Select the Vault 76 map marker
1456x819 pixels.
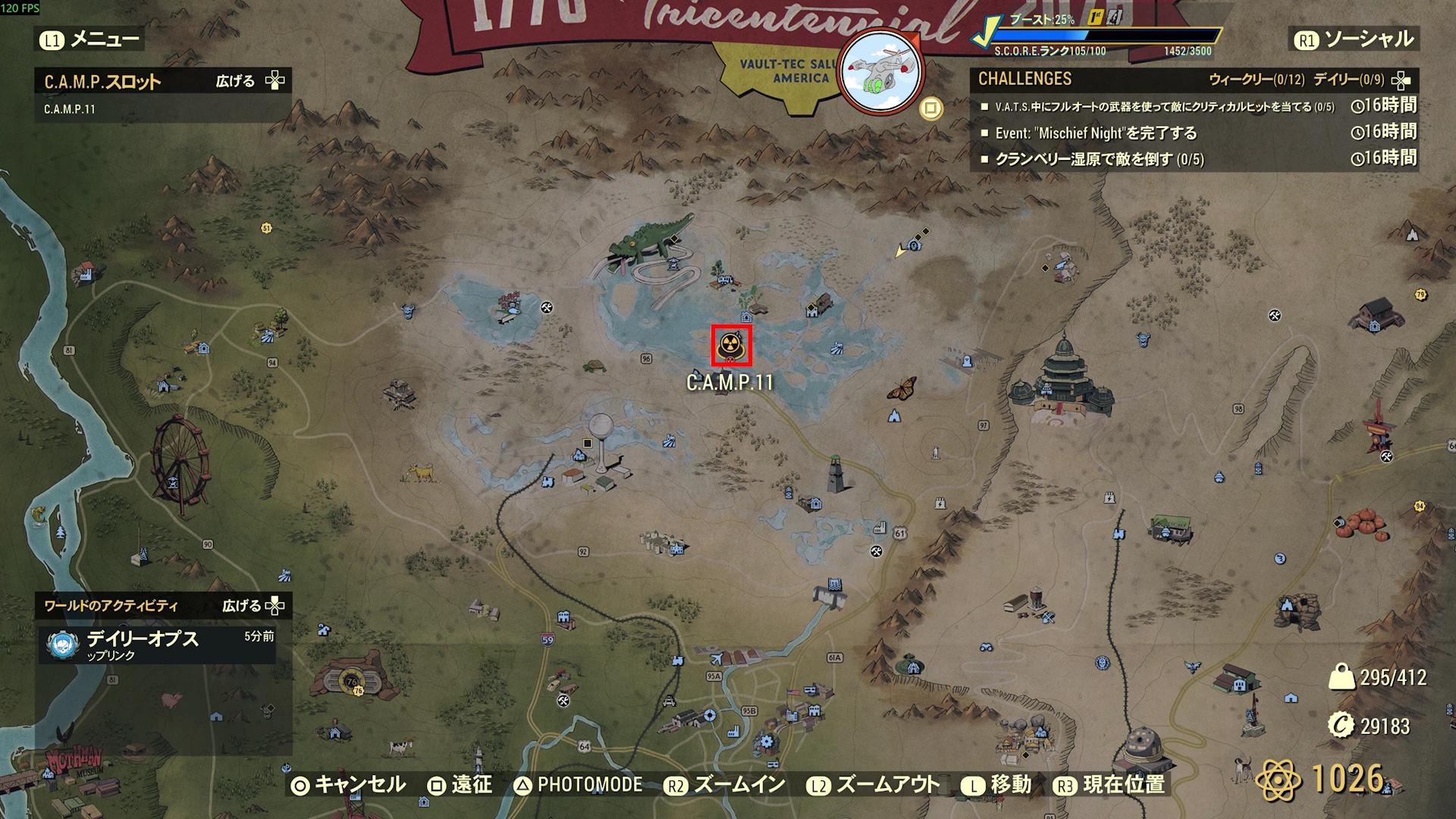(352, 681)
